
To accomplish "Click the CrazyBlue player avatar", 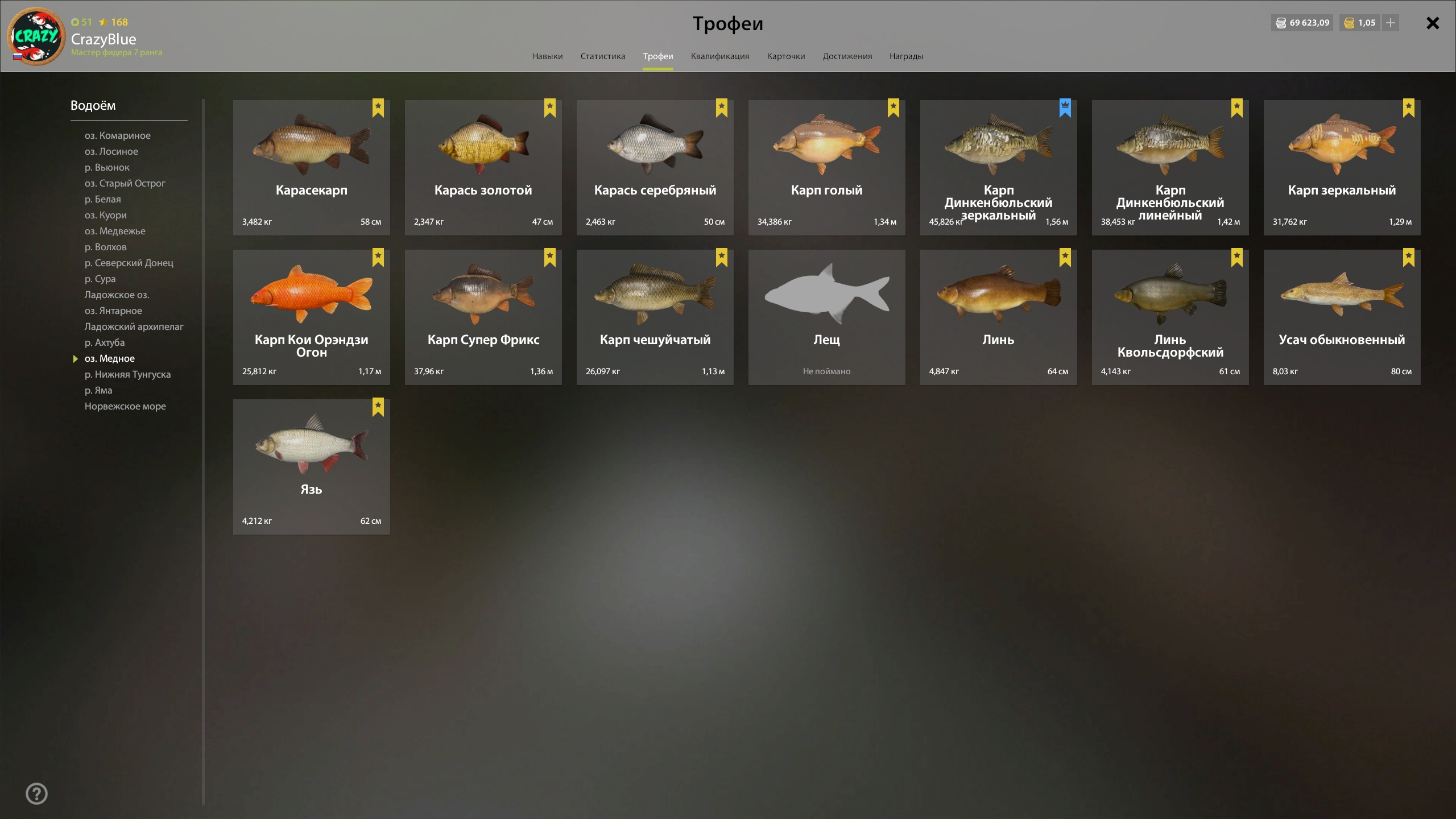I will [36, 36].
